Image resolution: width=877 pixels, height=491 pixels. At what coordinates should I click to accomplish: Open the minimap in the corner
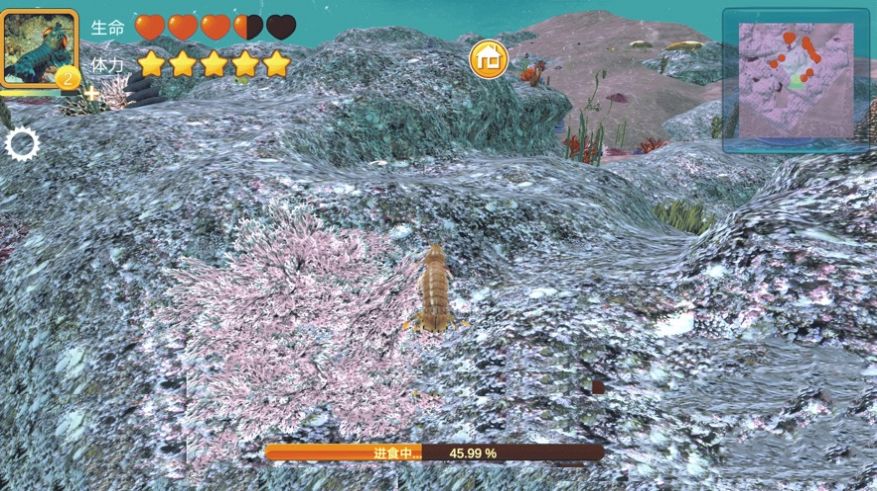point(796,80)
